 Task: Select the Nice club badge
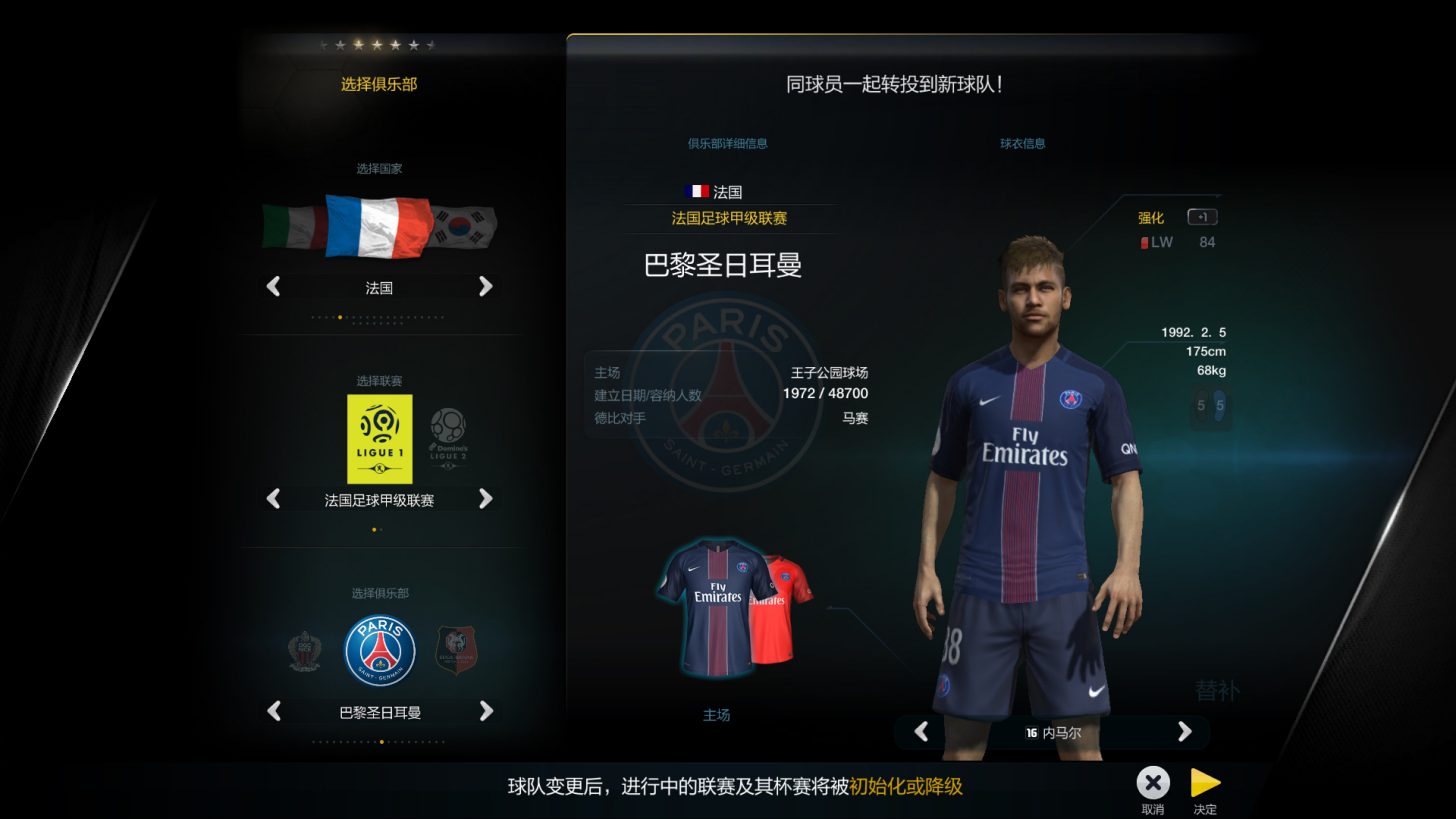tap(303, 651)
